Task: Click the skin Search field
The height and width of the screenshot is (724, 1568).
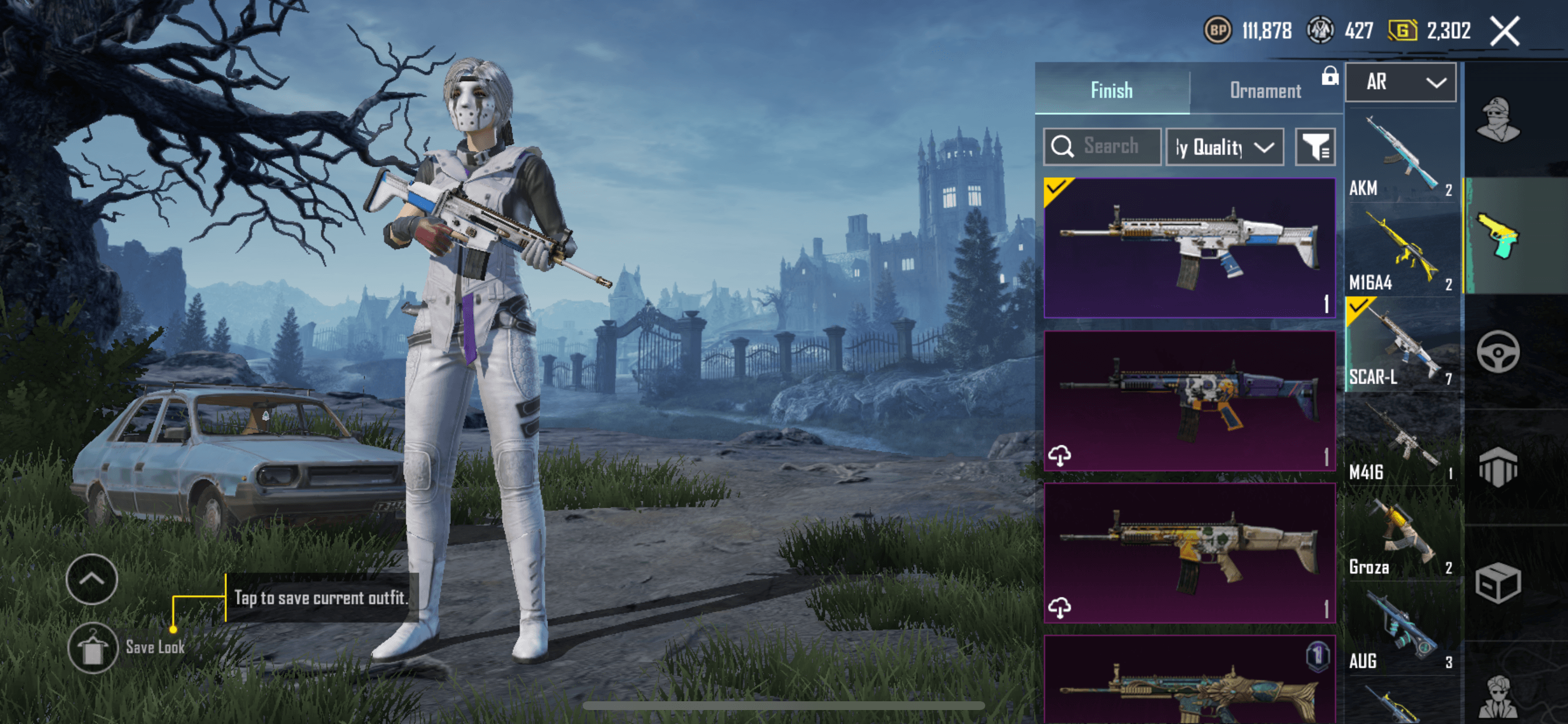Action: [x=1102, y=147]
